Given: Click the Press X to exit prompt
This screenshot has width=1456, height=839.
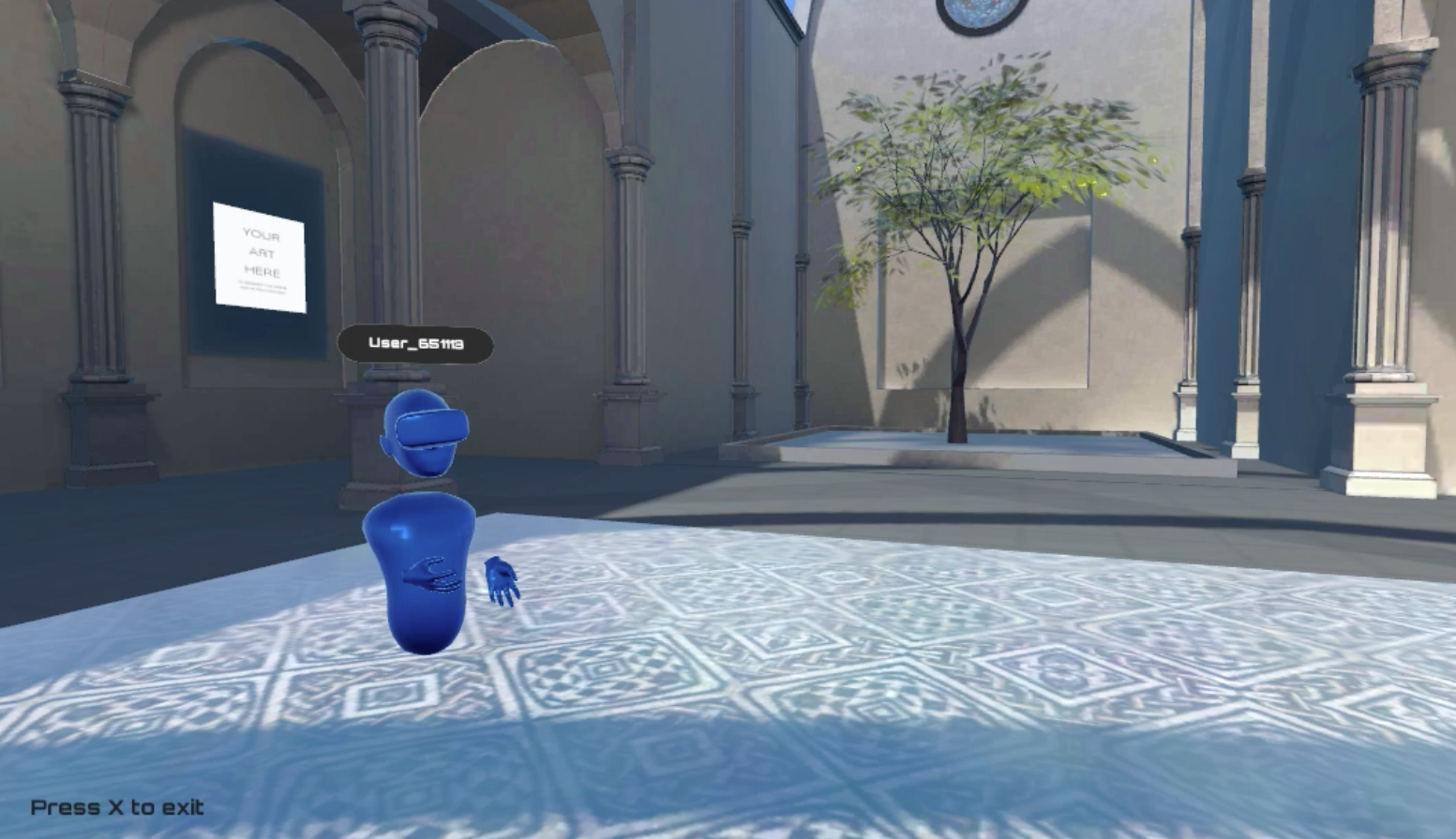Looking at the screenshot, I should (116, 807).
